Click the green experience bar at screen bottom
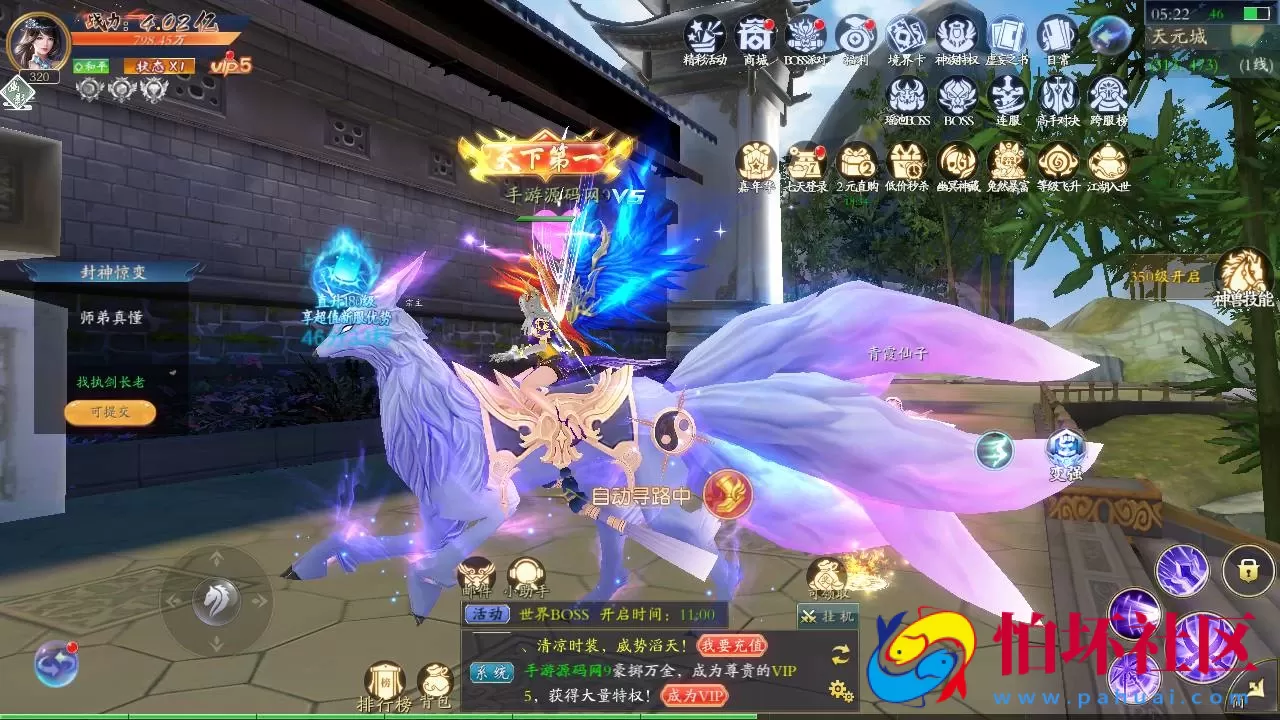 click(x=640, y=714)
